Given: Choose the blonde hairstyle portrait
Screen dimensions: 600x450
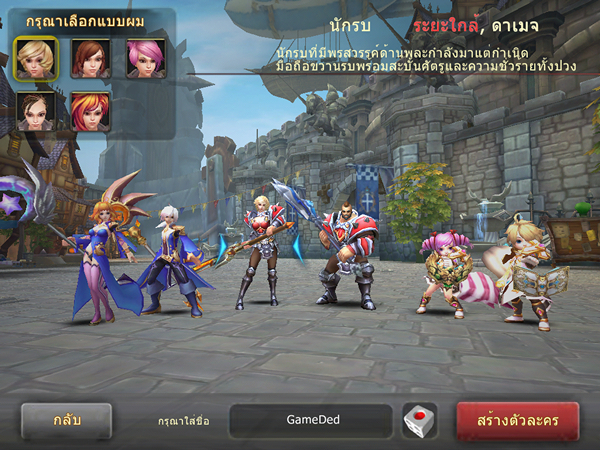Looking at the screenshot, I should coord(36,58).
